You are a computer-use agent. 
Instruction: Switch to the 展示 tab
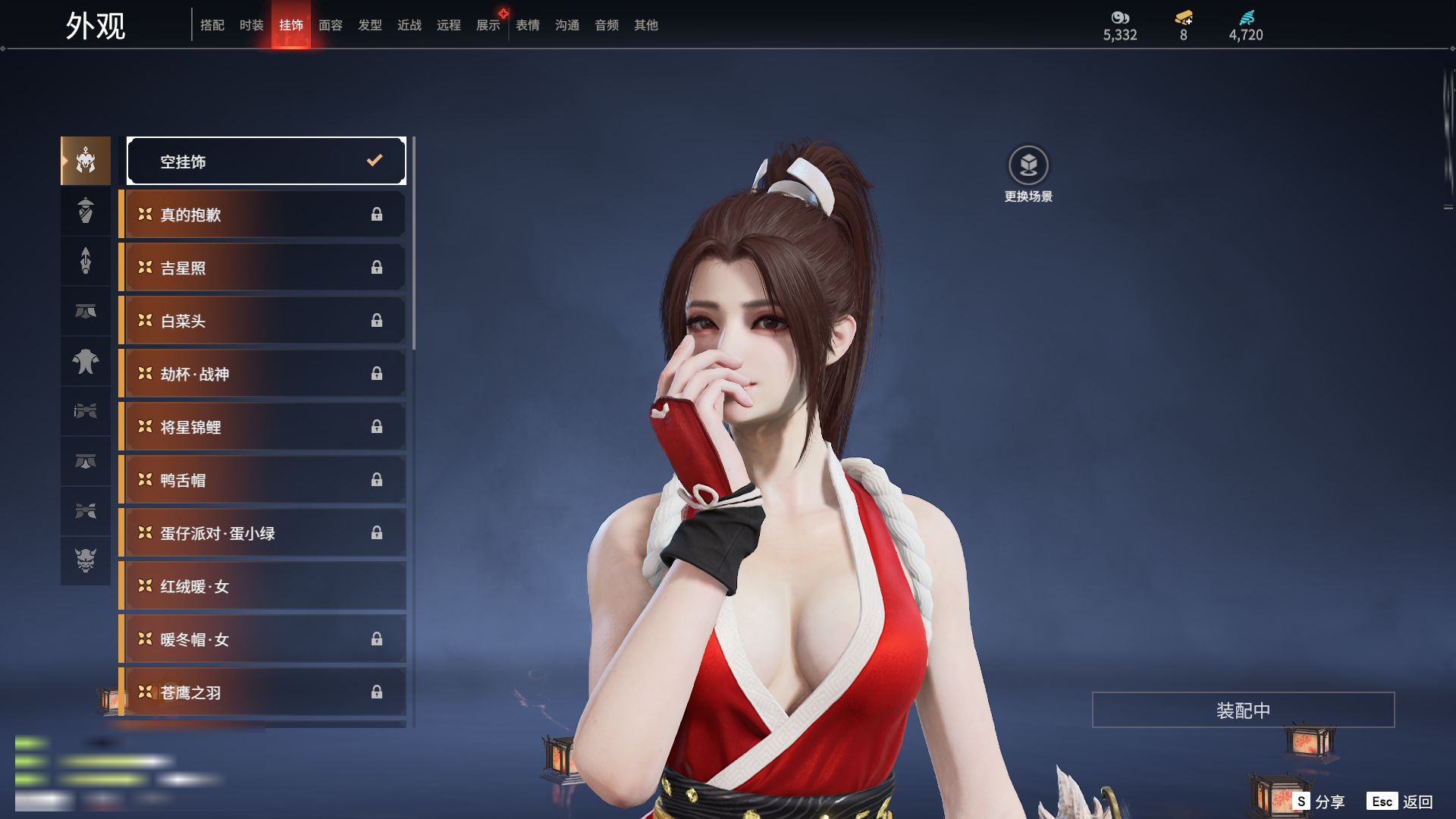pyautogui.click(x=488, y=25)
